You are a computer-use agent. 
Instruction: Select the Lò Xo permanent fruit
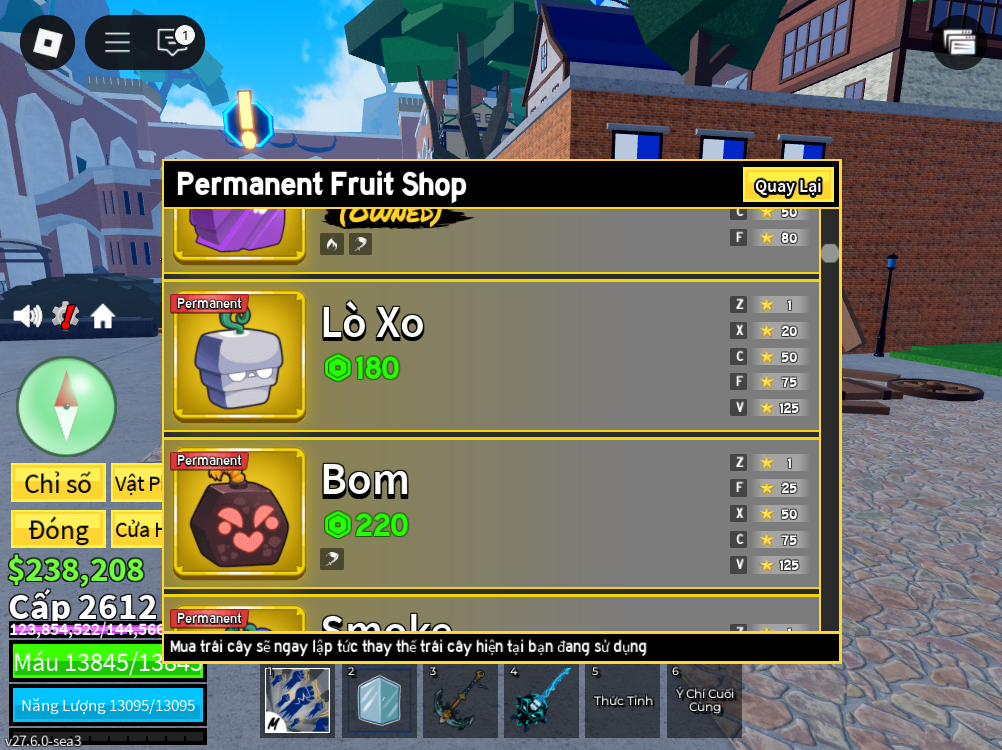pyautogui.click(x=240, y=357)
